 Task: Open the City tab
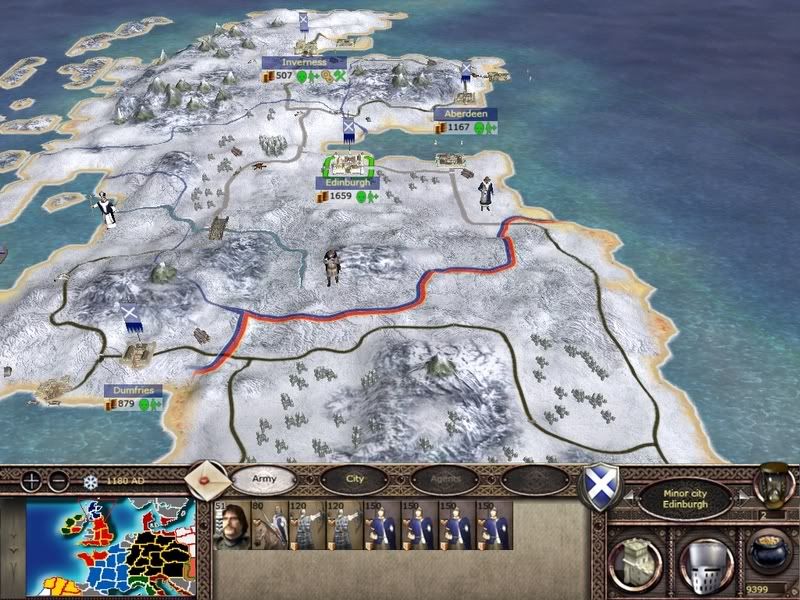coord(354,479)
